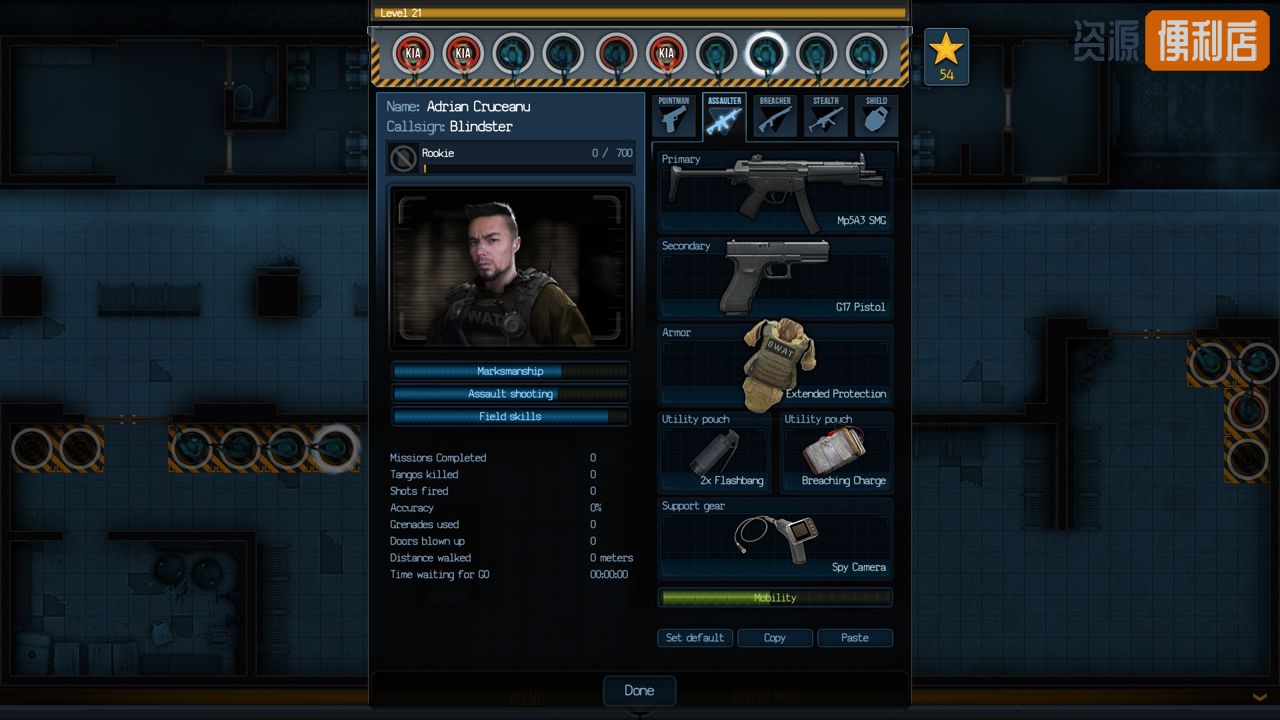The height and width of the screenshot is (720, 1280).
Task: Open the Extended Protection armor slot
Action: pyautogui.click(x=775, y=365)
